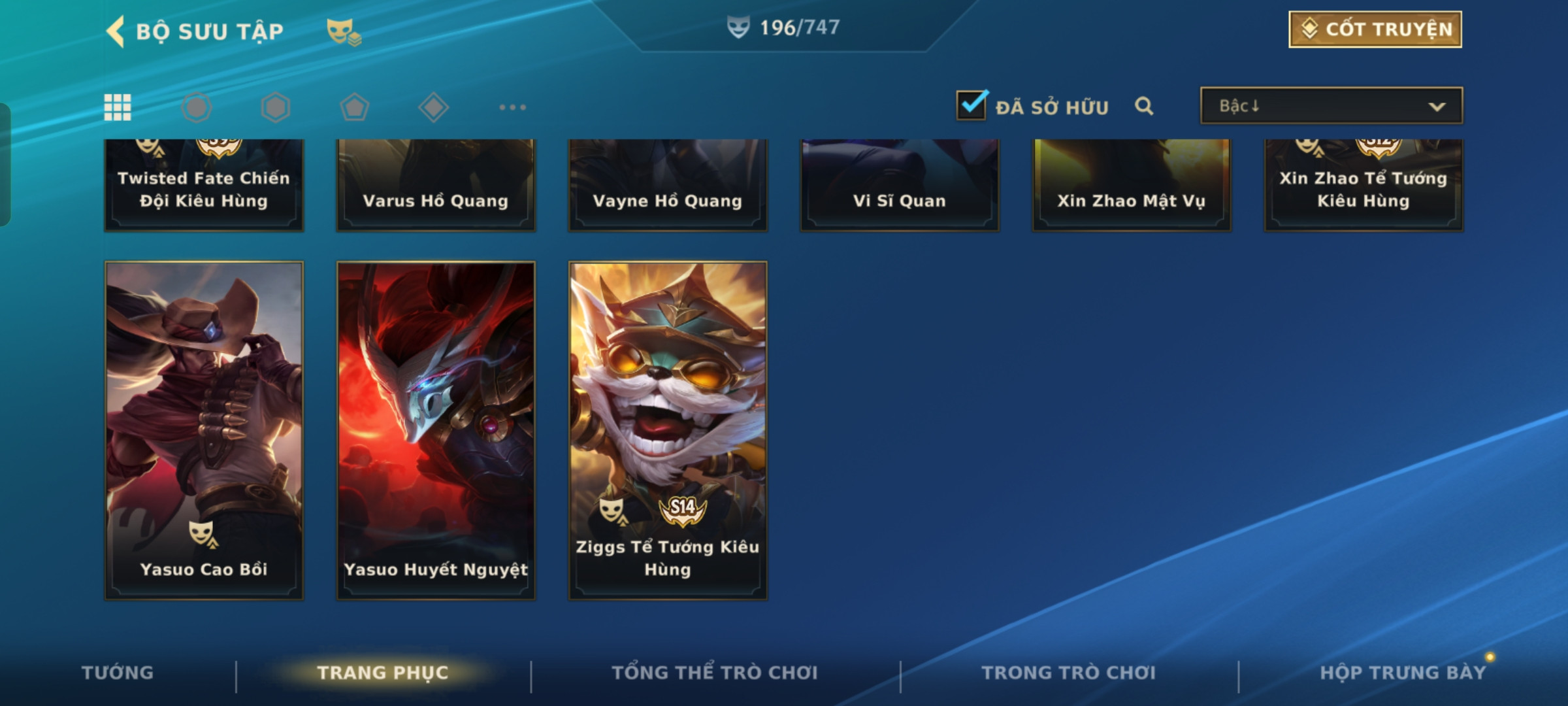Choose the Xin Zhao Mật Vụ skin
1568x706 pixels.
[1132, 186]
